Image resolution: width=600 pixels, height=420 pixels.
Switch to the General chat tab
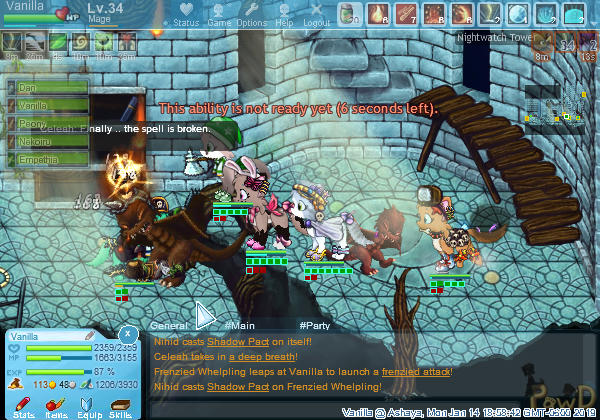point(169,326)
